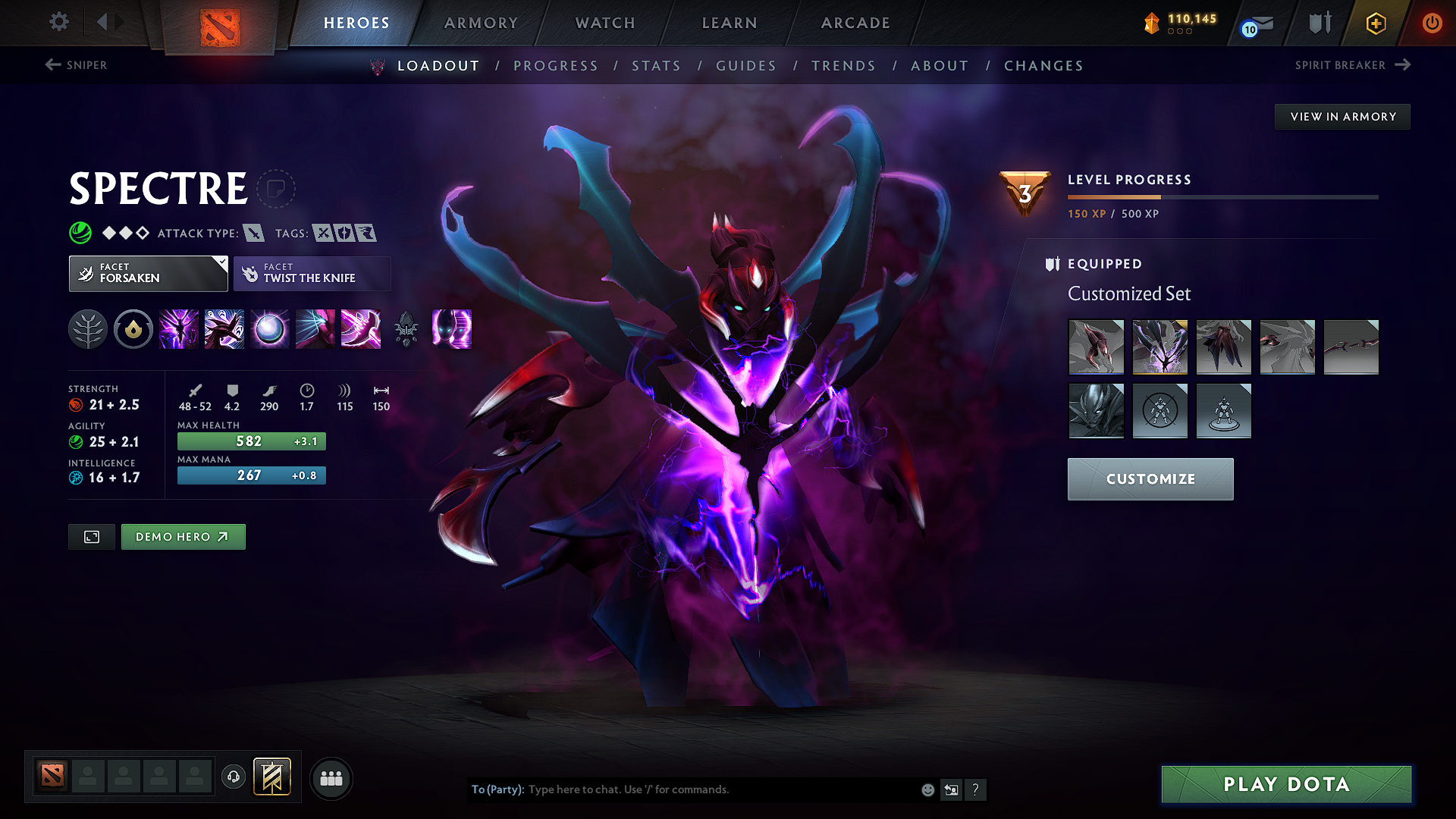Click the power button to exit Dota
The width and height of the screenshot is (1456, 819).
[1432, 23]
